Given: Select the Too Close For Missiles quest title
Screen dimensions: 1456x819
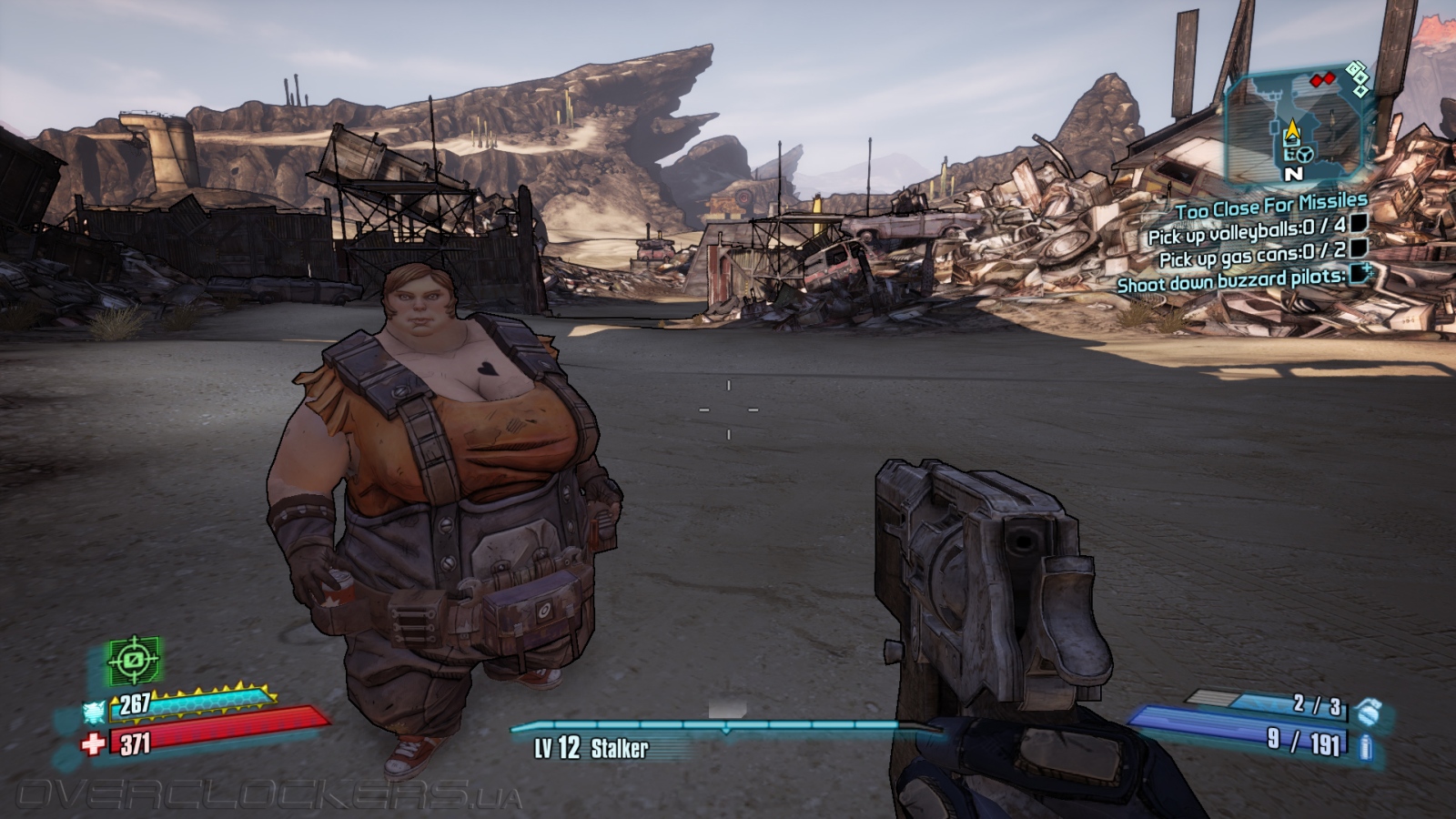Looking at the screenshot, I should point(1270,207).
